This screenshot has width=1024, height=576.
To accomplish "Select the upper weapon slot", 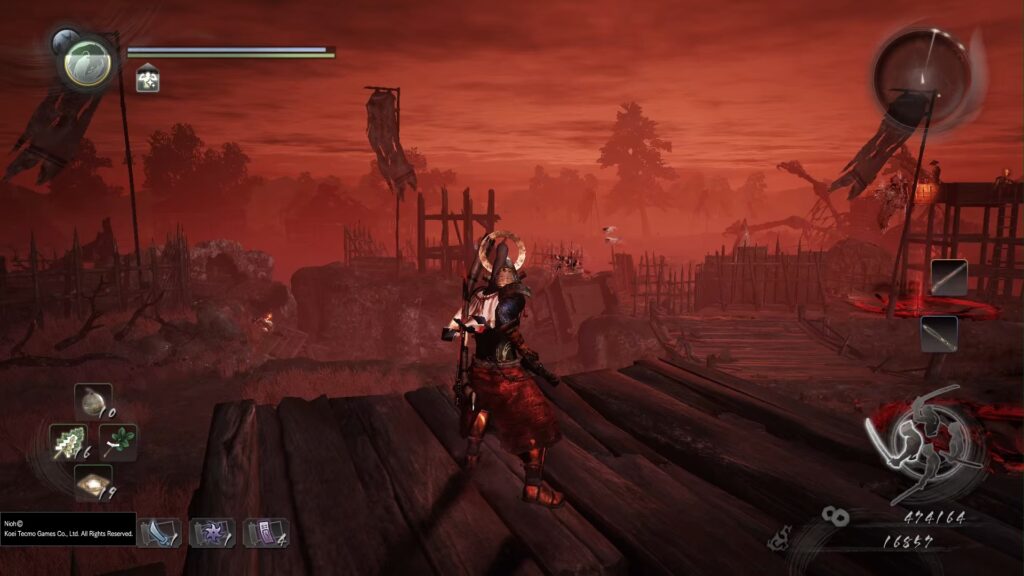I will pyautogui.click(x=948, y=277).
